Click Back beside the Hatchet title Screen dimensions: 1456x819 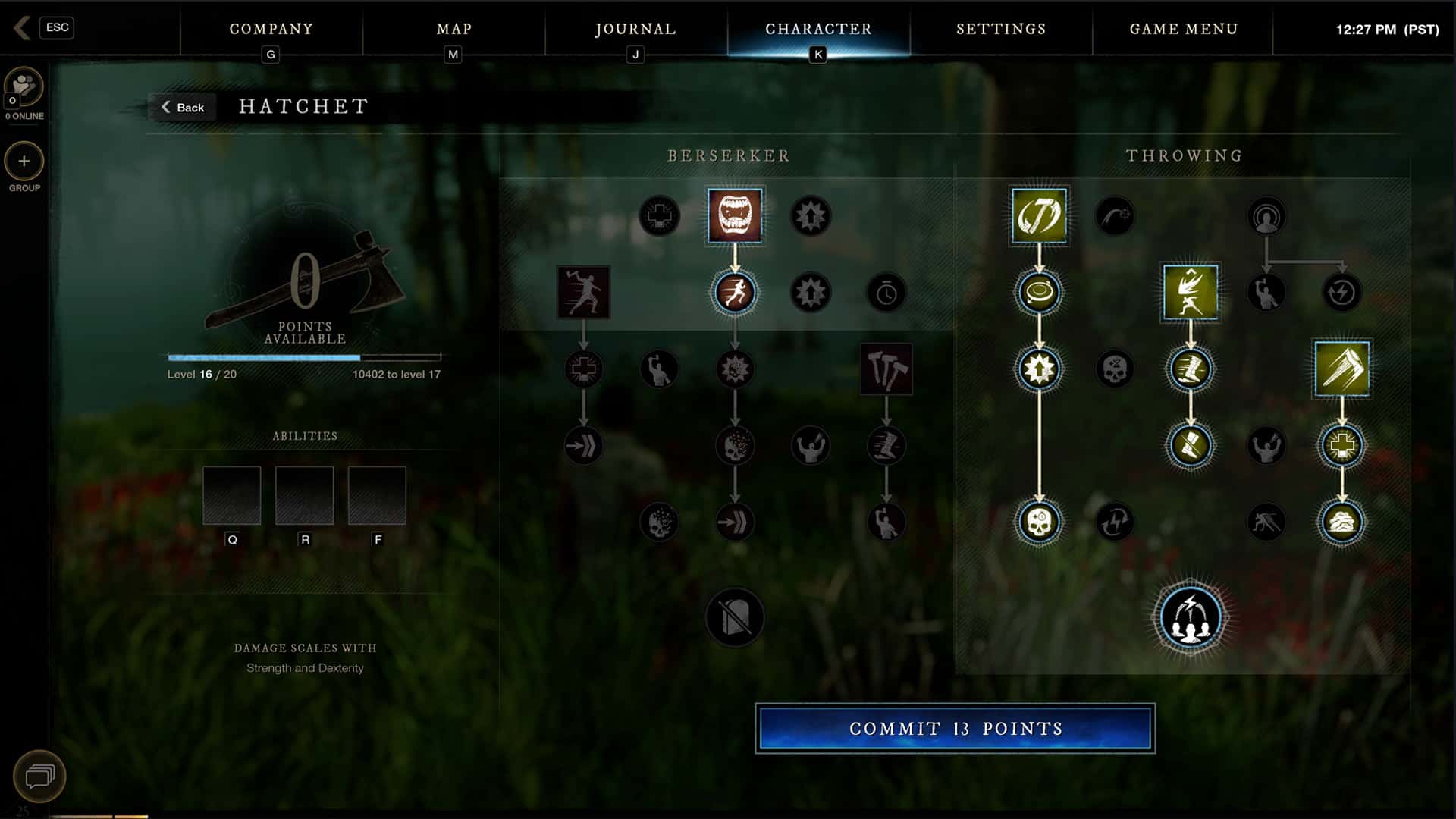coord(182,107)
